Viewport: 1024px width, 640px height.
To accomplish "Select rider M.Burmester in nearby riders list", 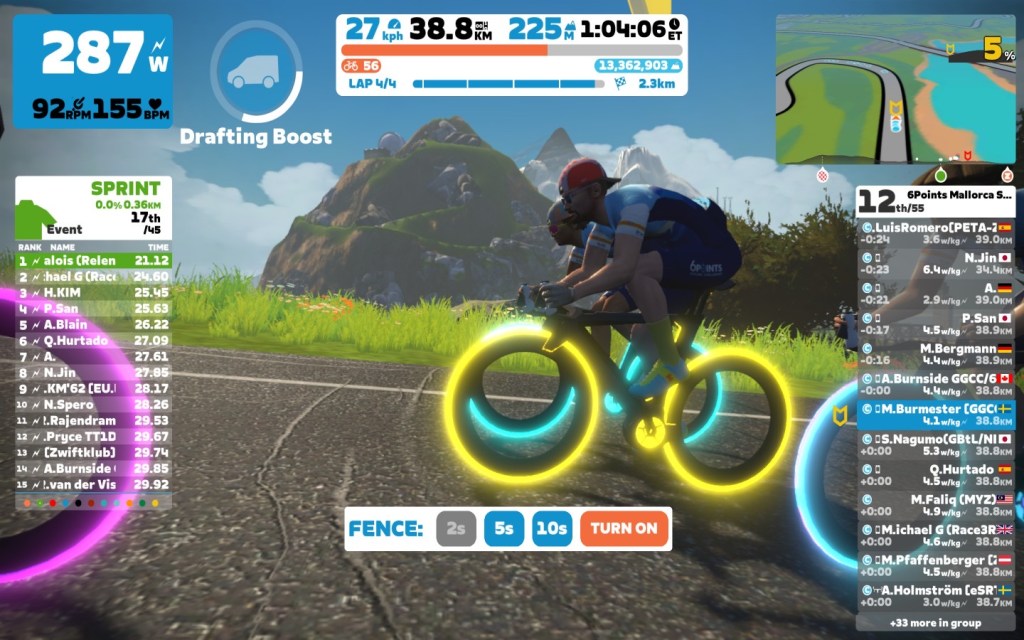I will pos(935,414).
